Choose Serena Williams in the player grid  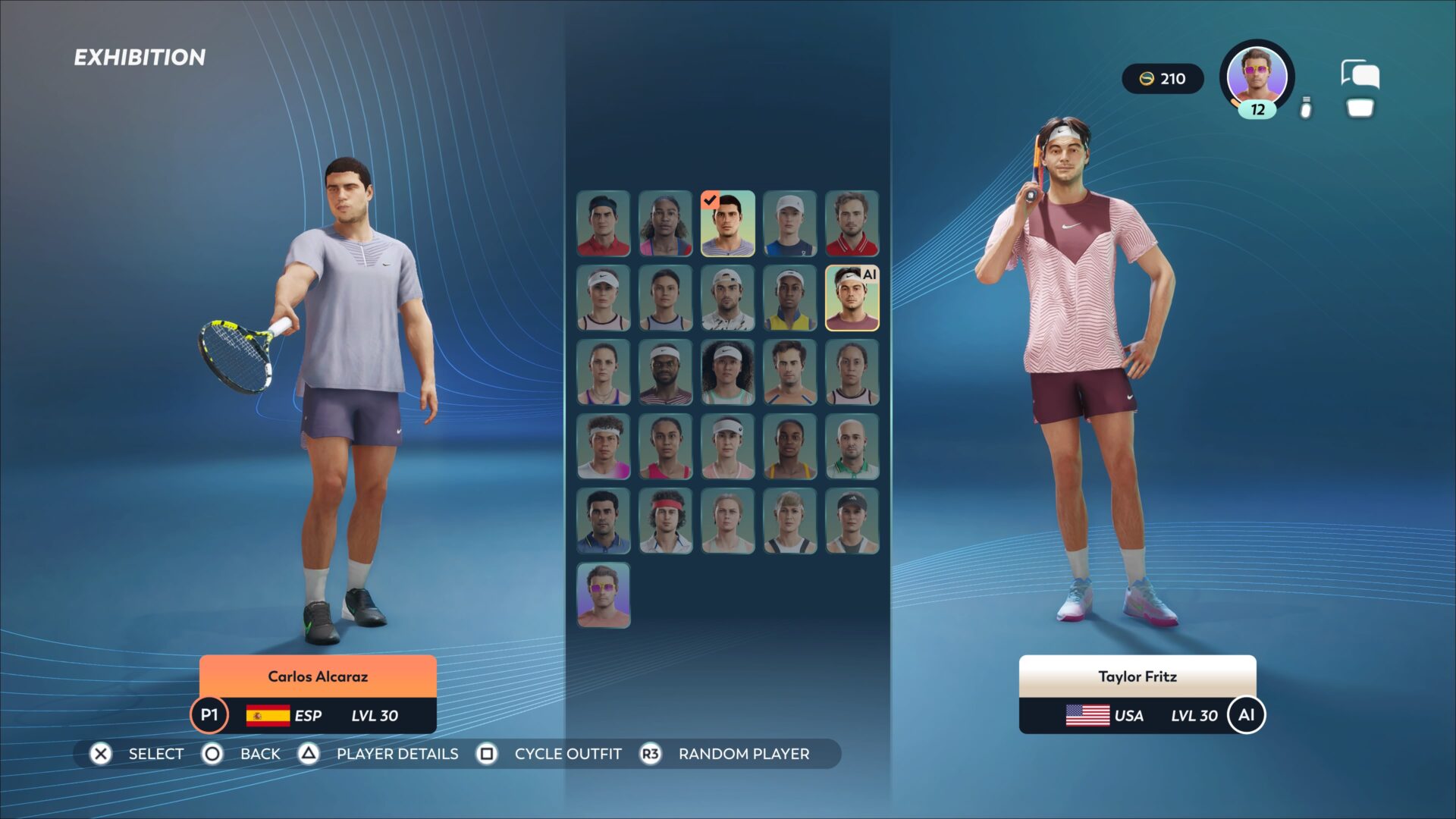pyautogui.click(x=665, y=224)
